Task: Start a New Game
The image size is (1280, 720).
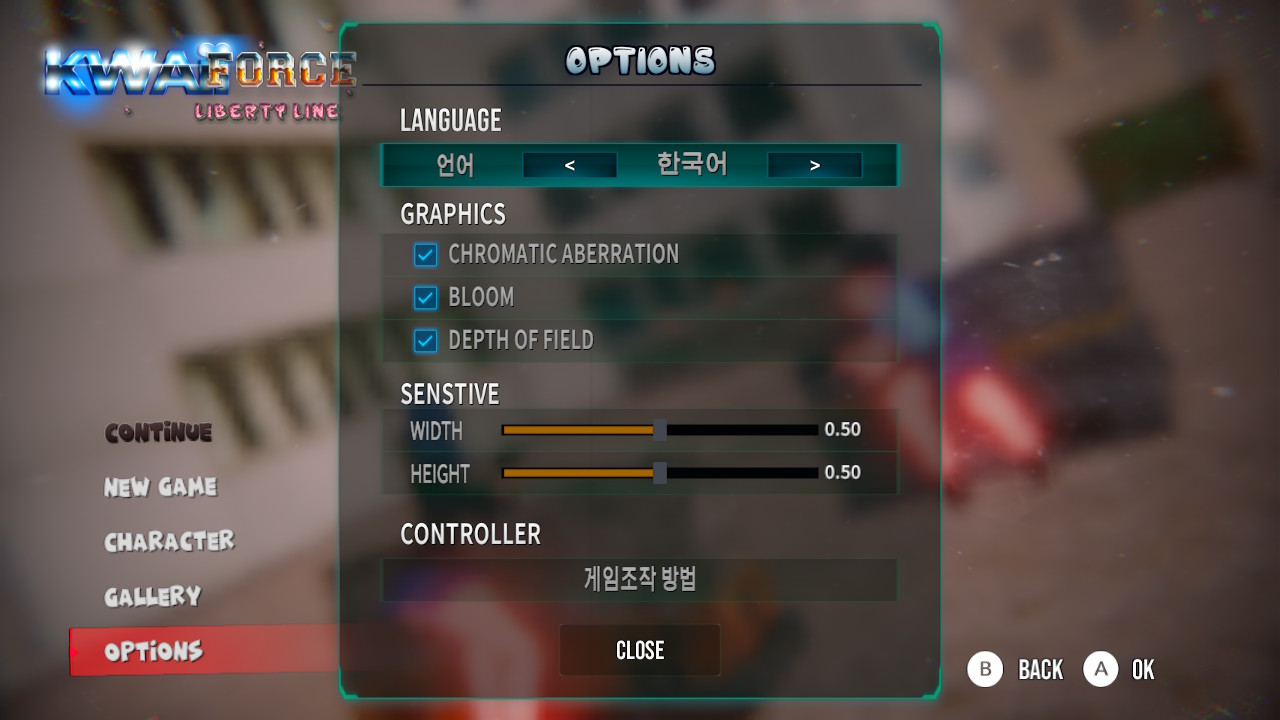Action: [x=160, y=487]
